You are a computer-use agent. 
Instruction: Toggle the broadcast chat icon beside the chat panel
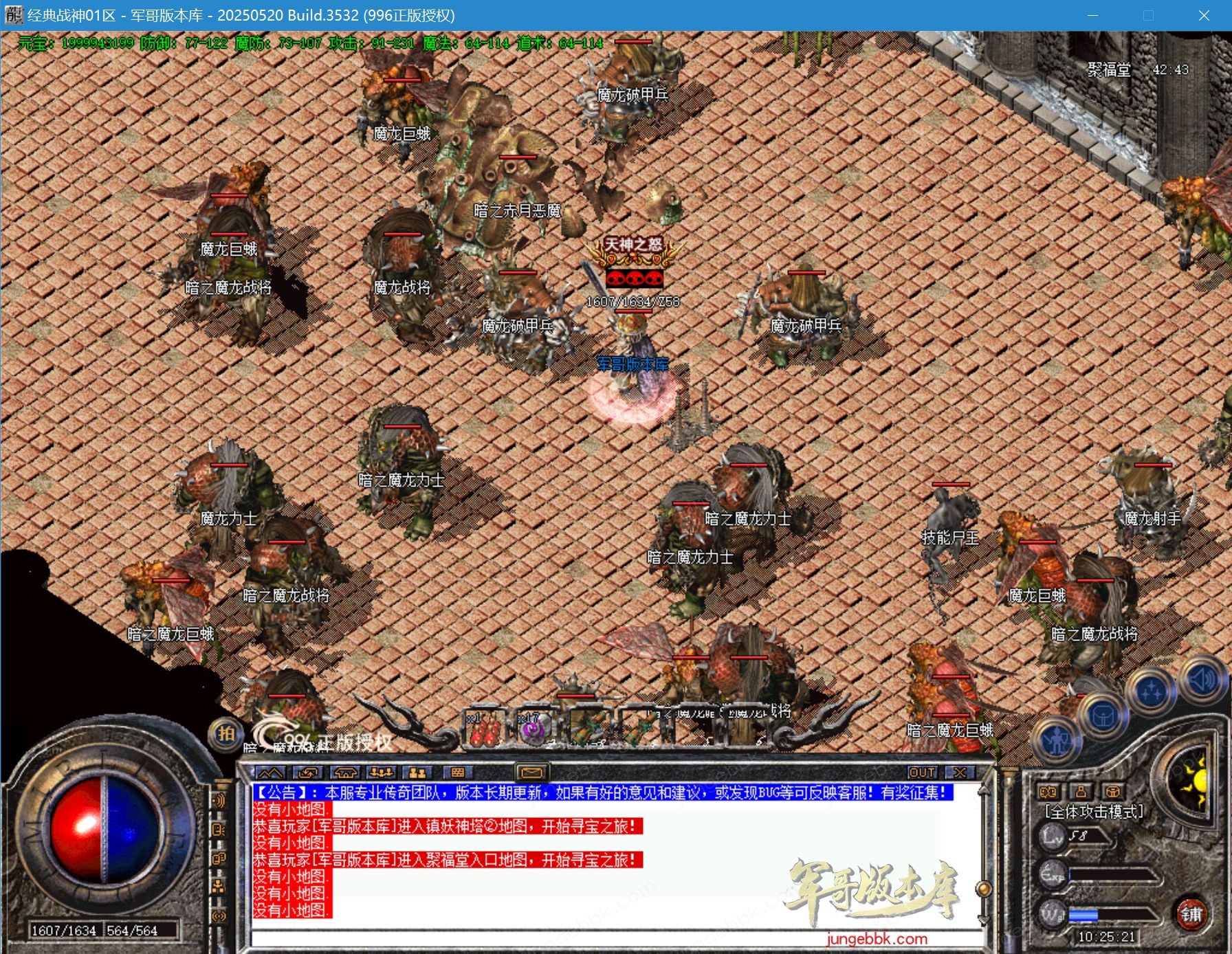coord(219,914)
